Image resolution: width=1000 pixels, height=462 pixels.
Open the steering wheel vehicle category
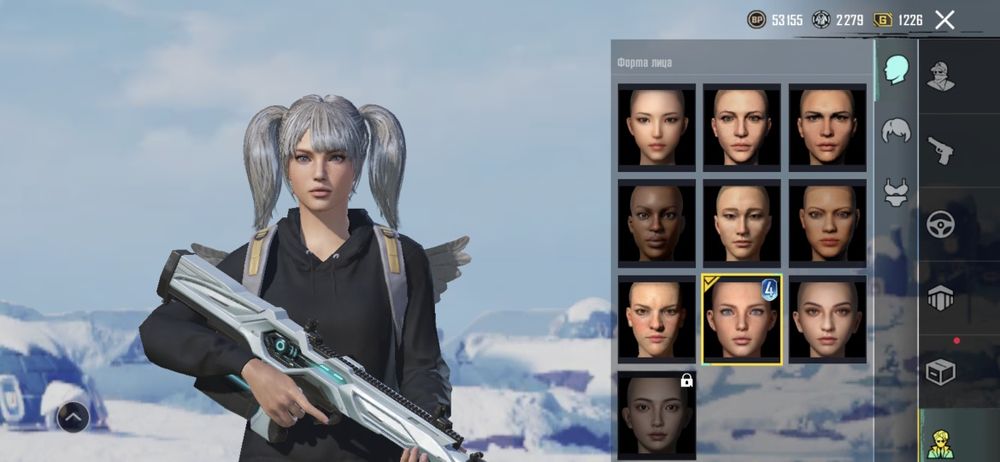[940, 223]
